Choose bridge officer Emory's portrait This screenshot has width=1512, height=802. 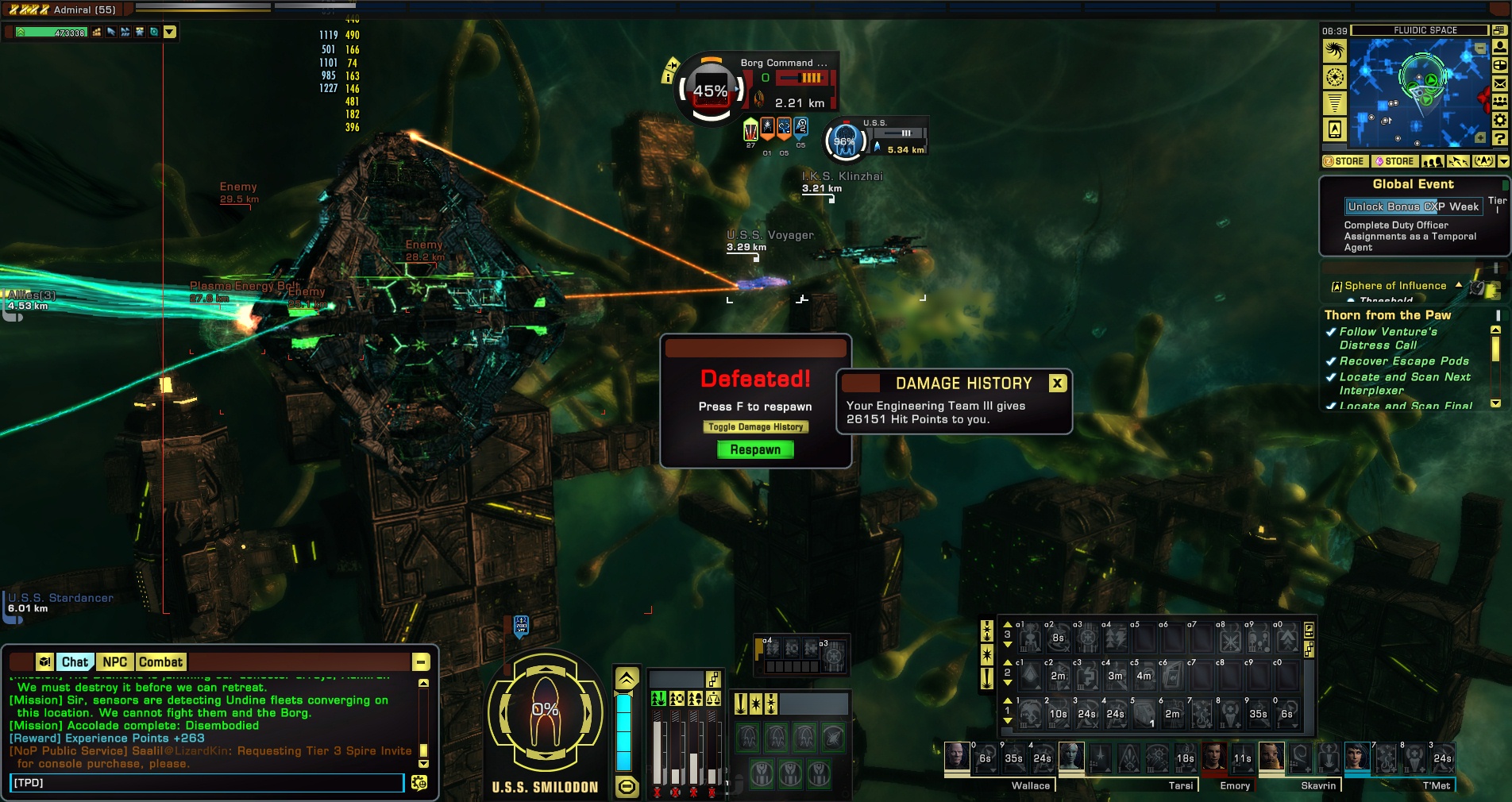pyautogui.click(x=1213, y=757)
